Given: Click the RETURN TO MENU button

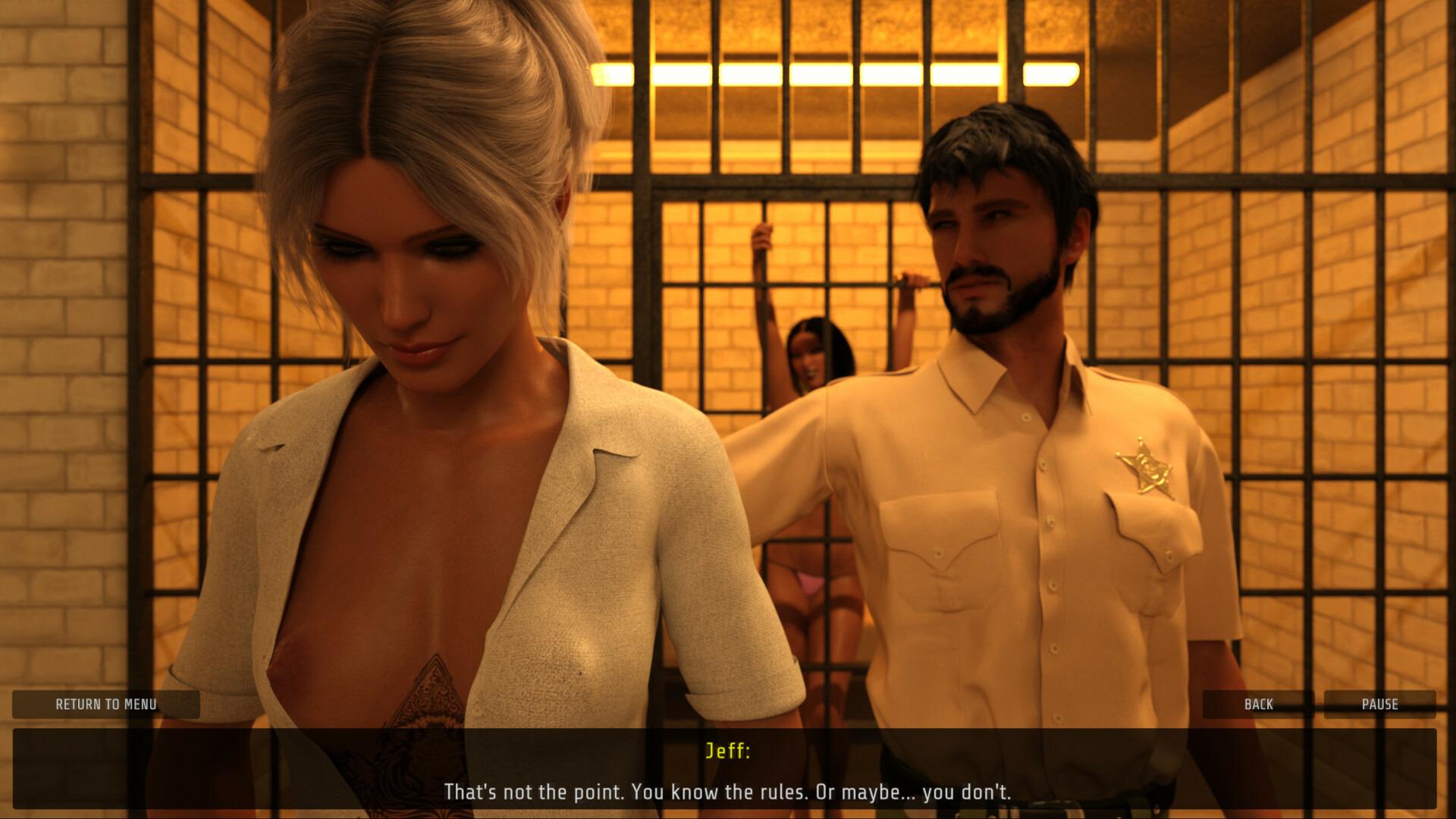Looking at the screenshot, I should (x=106, y=704).
